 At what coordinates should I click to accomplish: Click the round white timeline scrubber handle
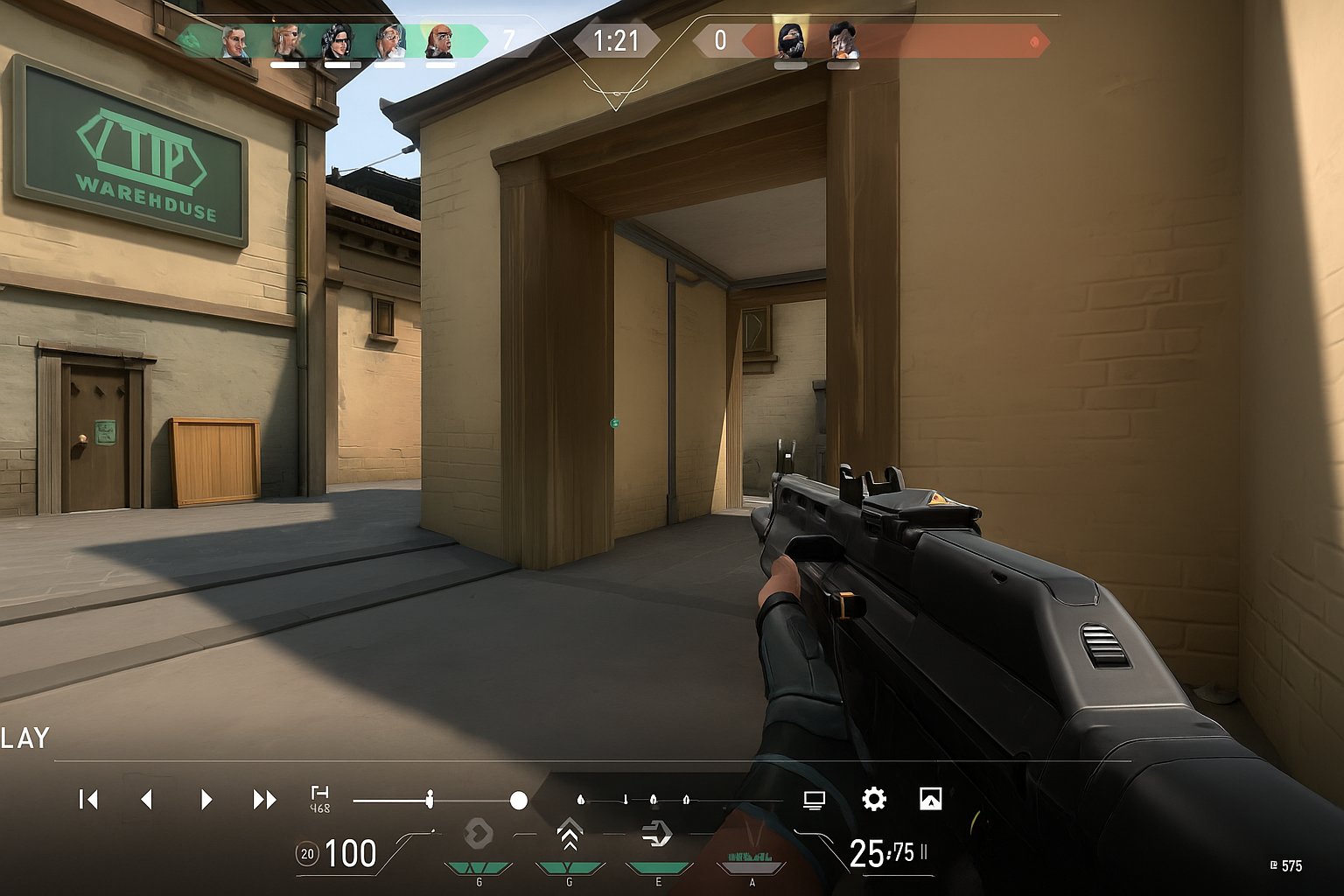tap(519, 800)
